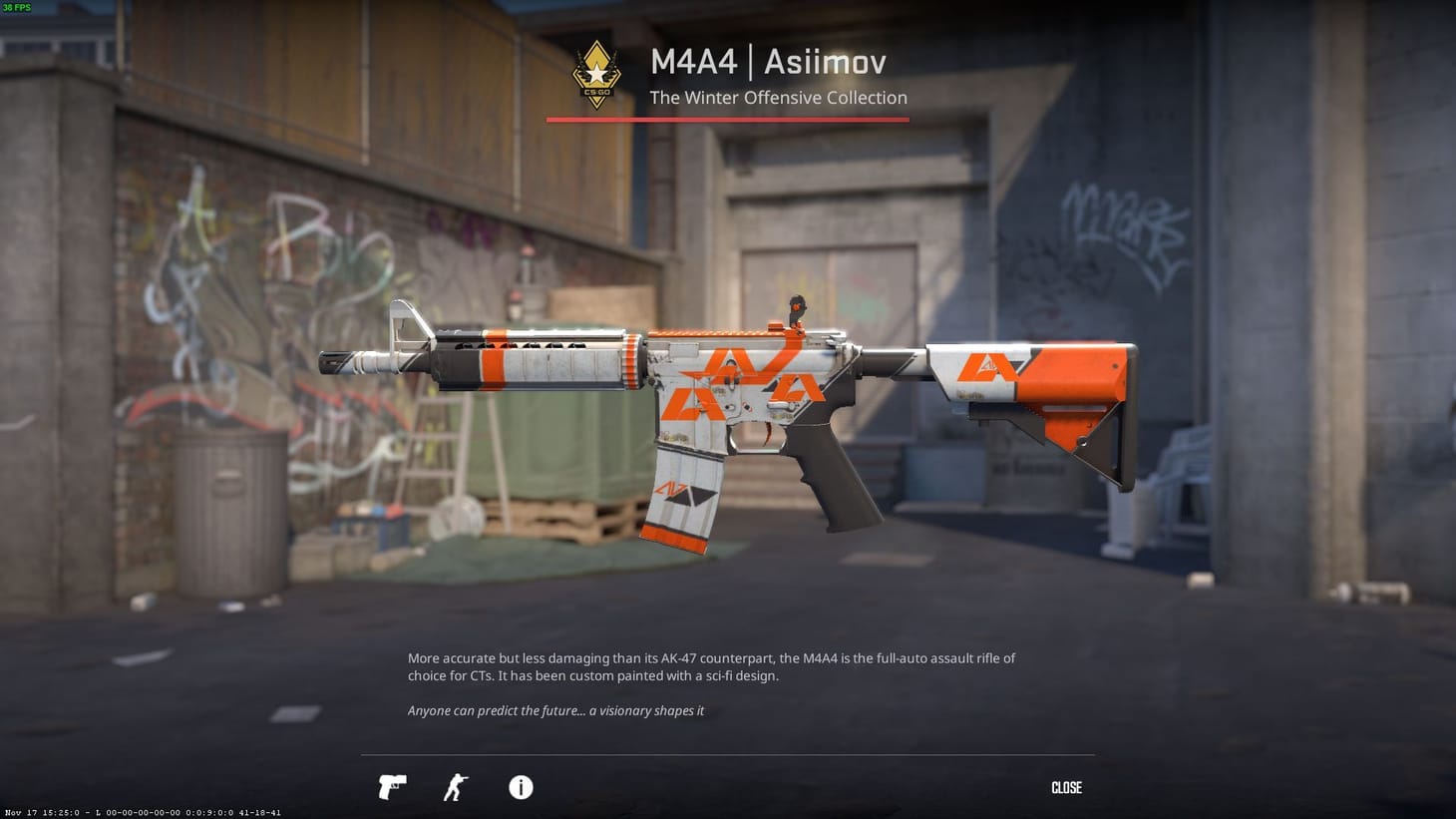1456x819 pixels.
Task: Click the green FPS counter overlay
Action: pos(18,7)
